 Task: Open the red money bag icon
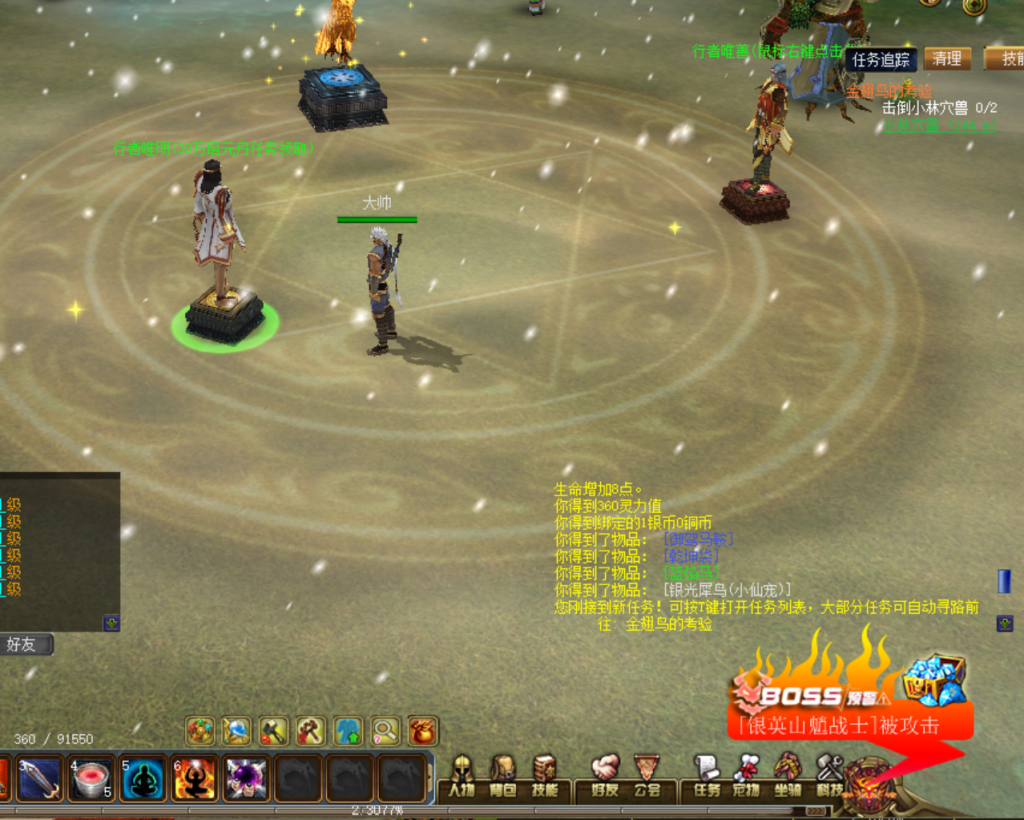(422, 731)
